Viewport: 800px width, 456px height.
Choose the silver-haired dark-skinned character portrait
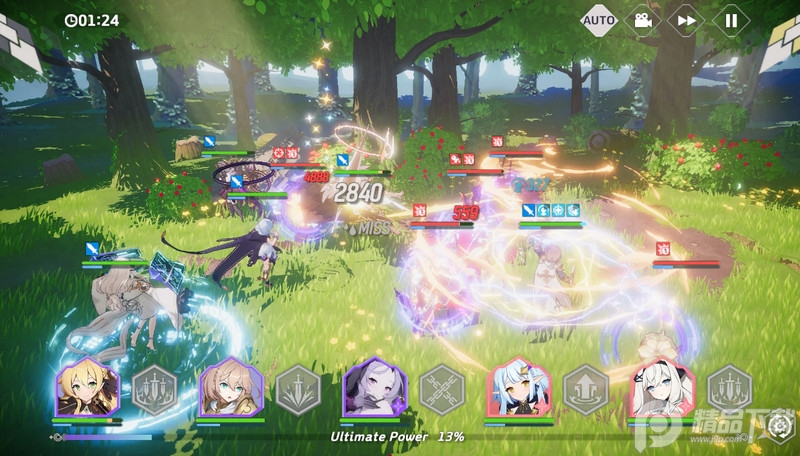(x=375, y=387)
